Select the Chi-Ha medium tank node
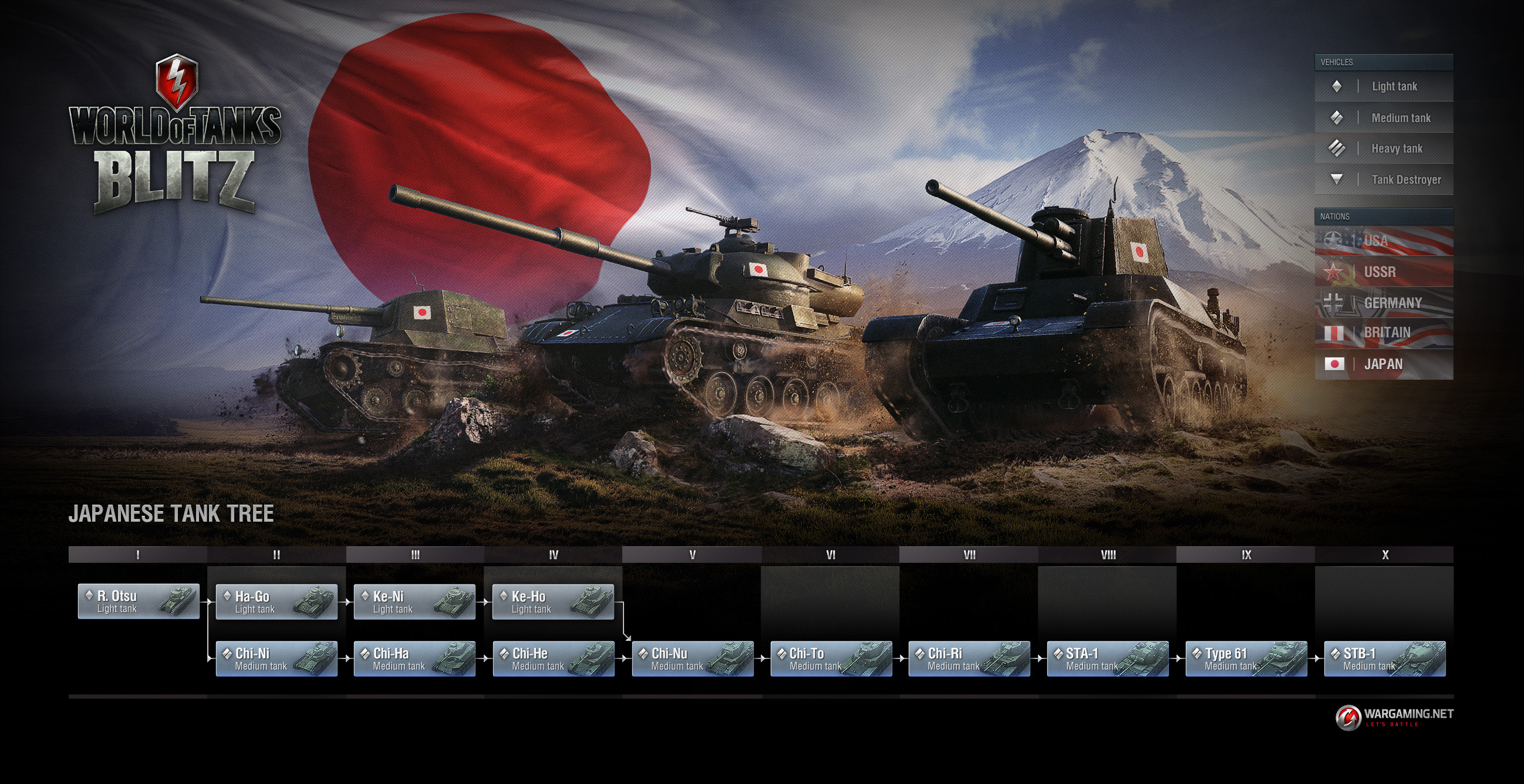Viewport: 1524px width, 784px height. pos(414,658)
